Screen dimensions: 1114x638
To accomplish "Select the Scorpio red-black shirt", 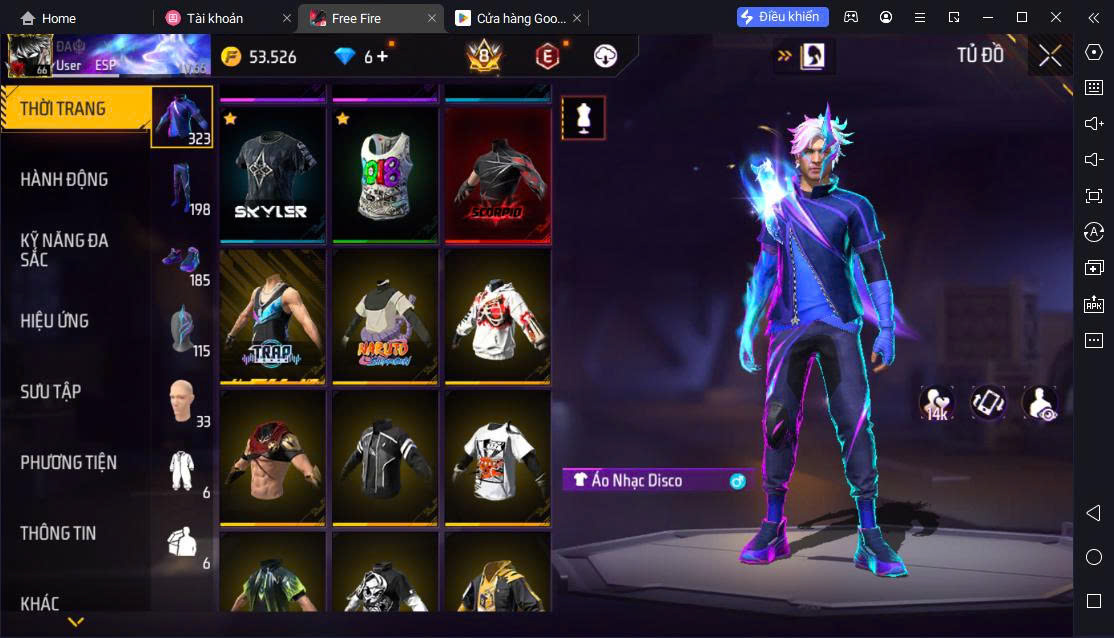I will tap(497, 175).
